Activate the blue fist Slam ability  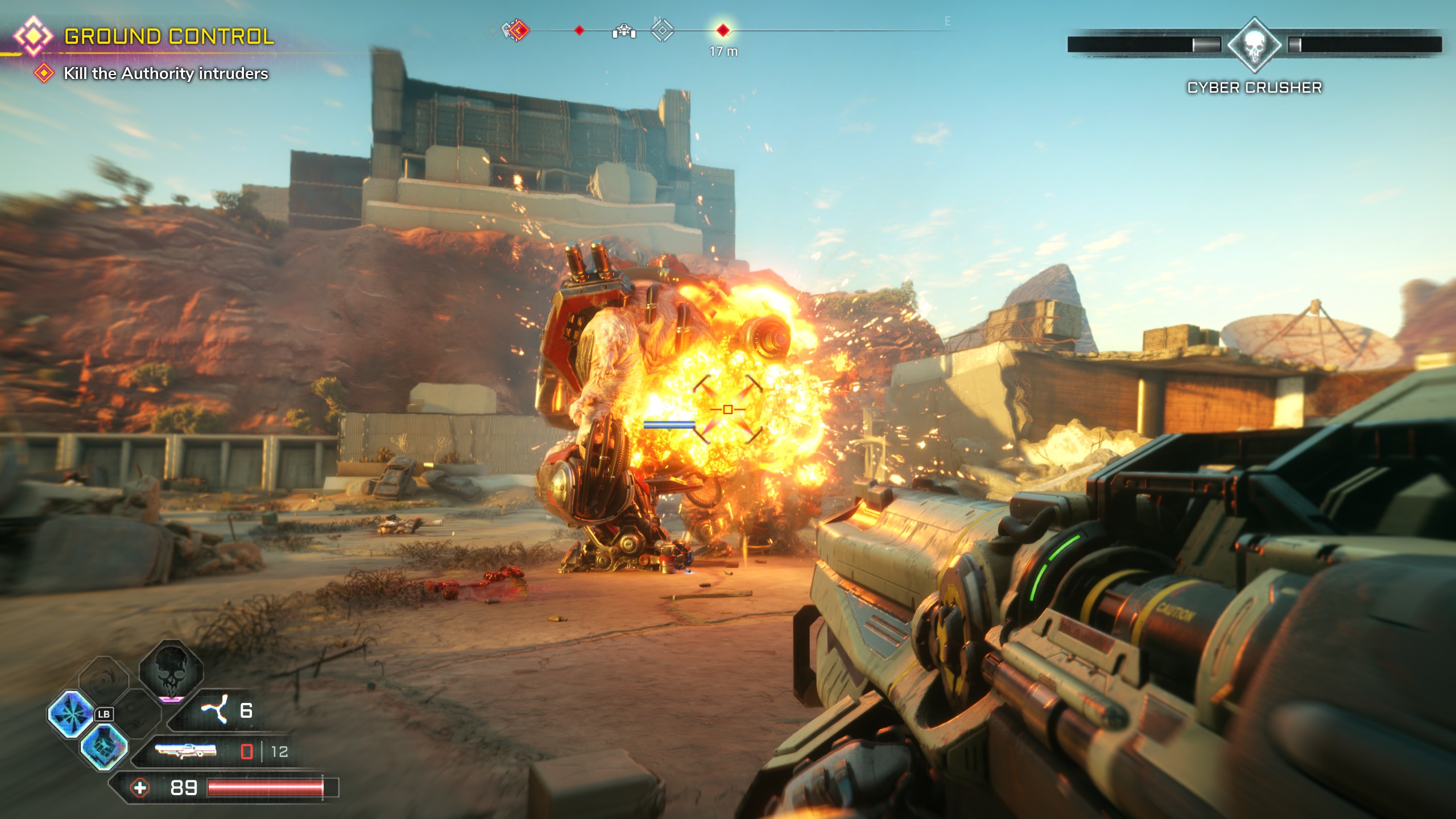[x=104, y=746]
